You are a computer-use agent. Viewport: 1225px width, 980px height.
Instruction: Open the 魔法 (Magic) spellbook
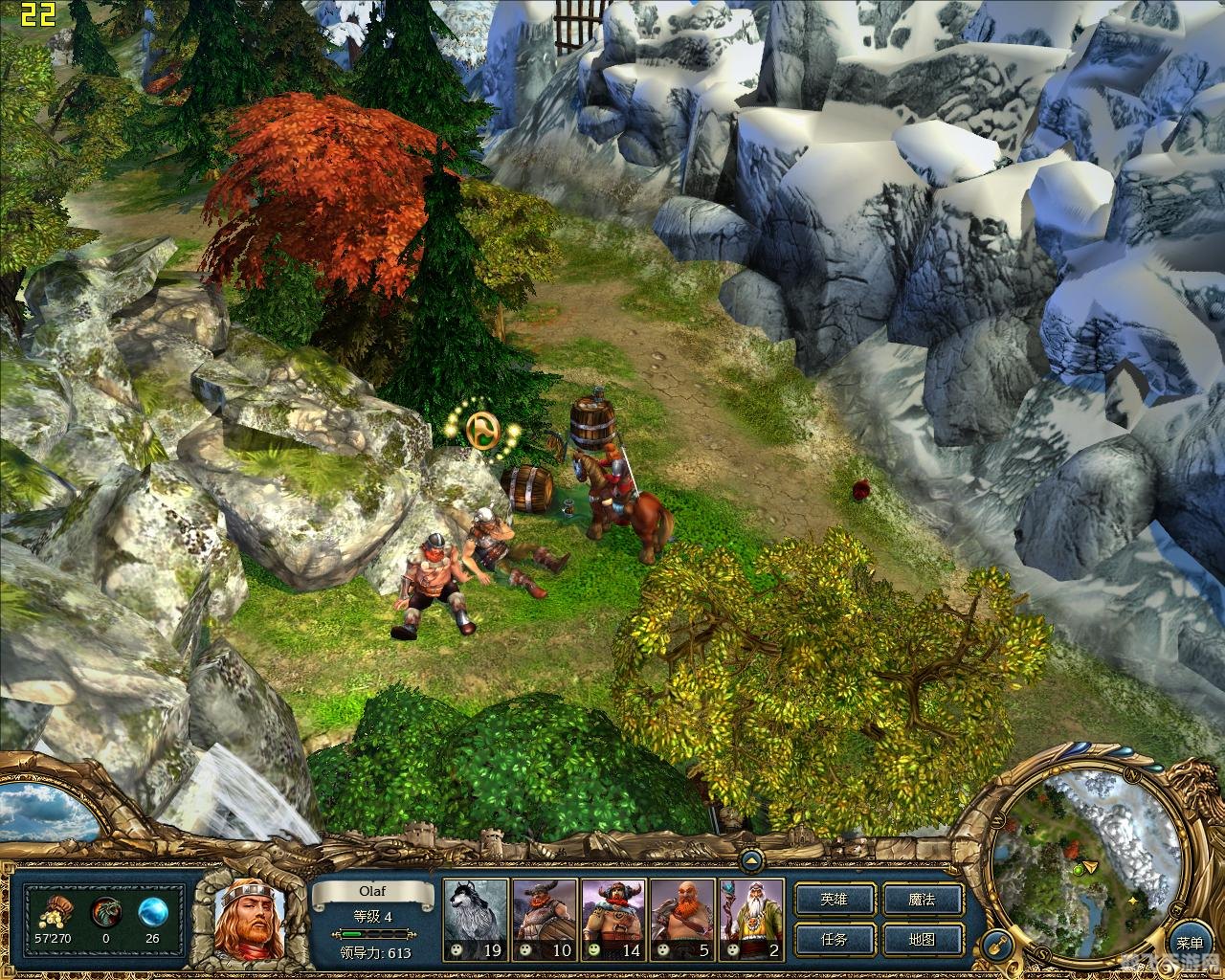click(x=921, y=900)
